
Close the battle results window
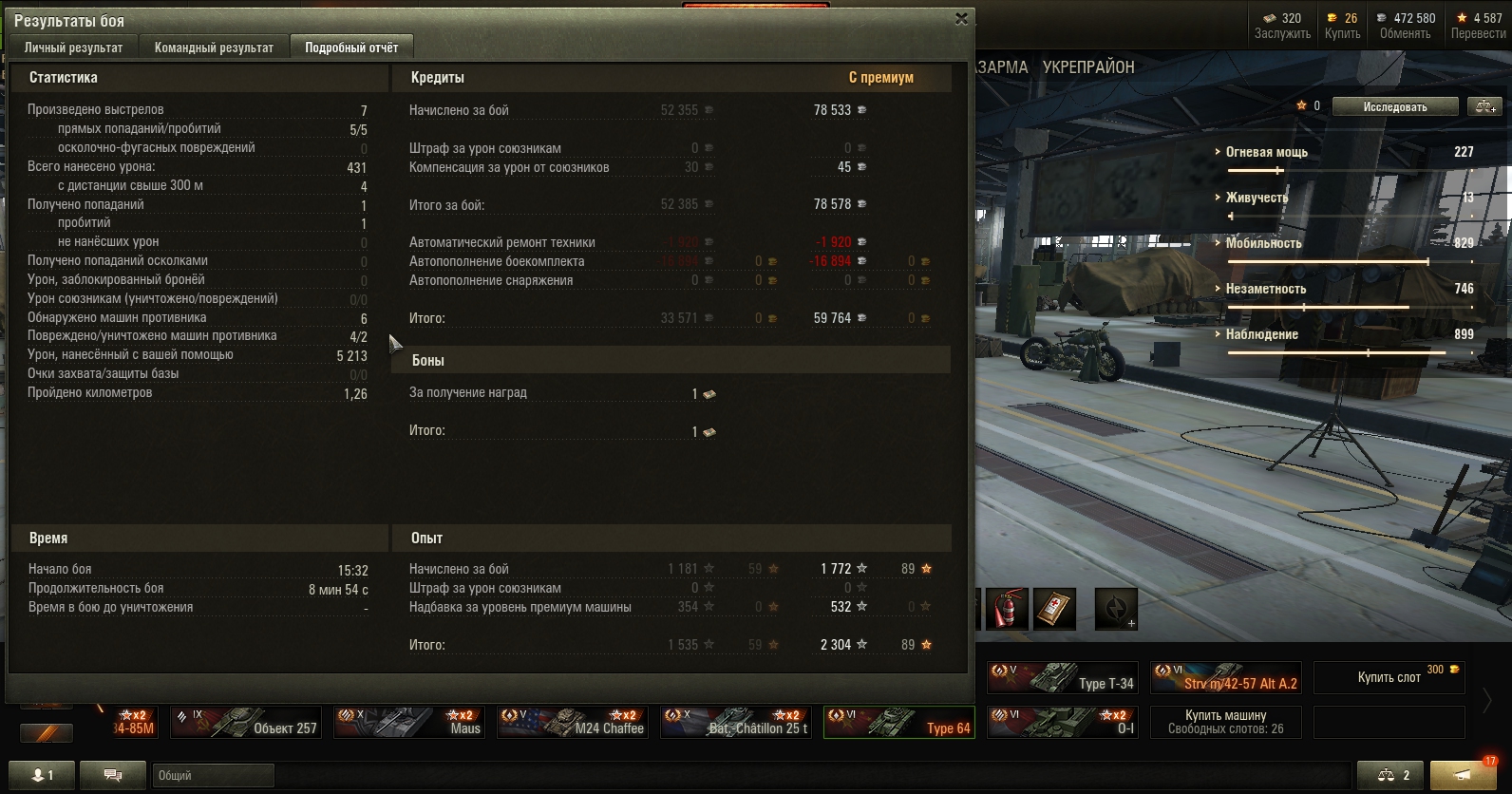(x=961, y=18)
